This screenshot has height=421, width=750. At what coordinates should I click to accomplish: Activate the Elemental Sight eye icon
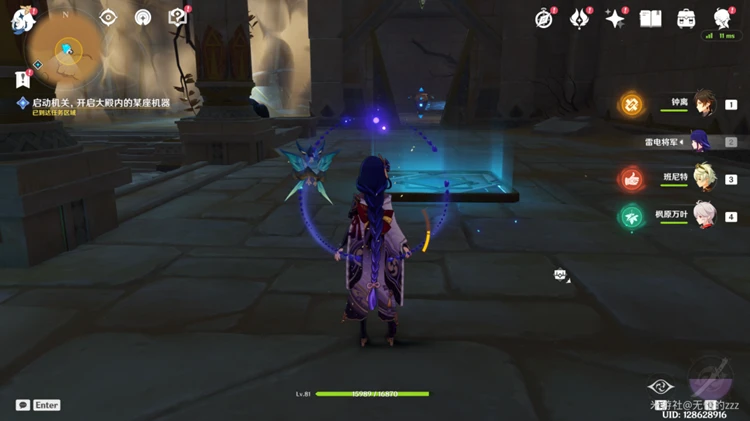pos(108,18)
